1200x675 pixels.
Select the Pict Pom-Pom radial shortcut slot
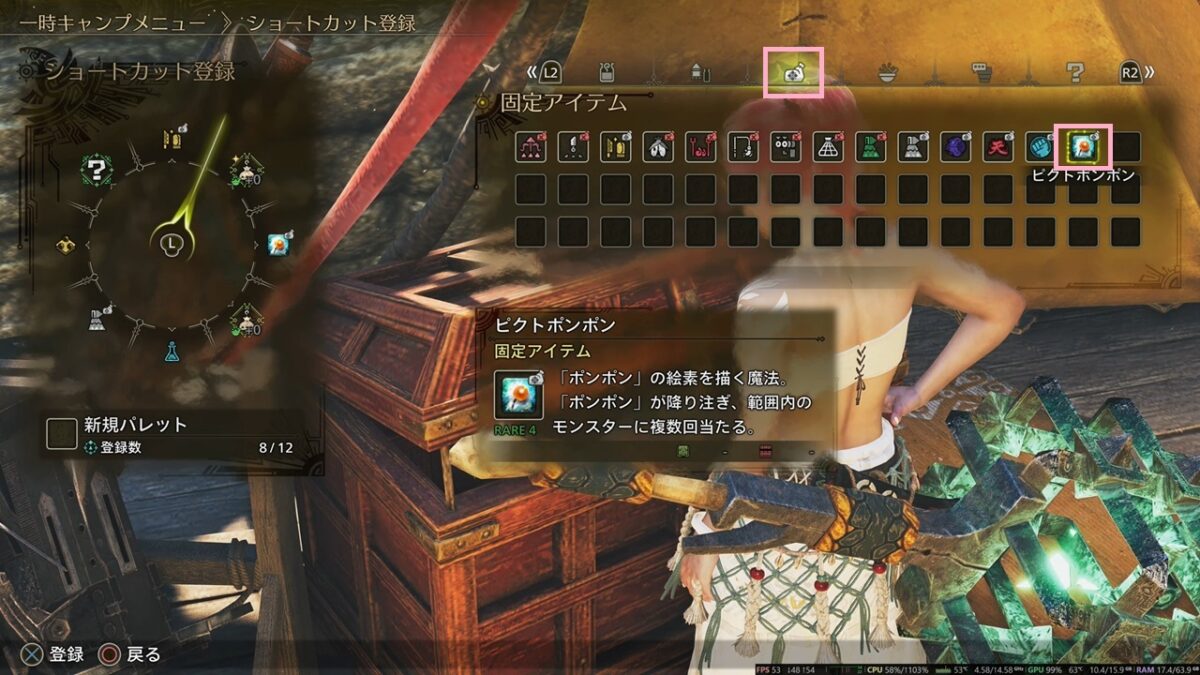[x=279, y=243]
